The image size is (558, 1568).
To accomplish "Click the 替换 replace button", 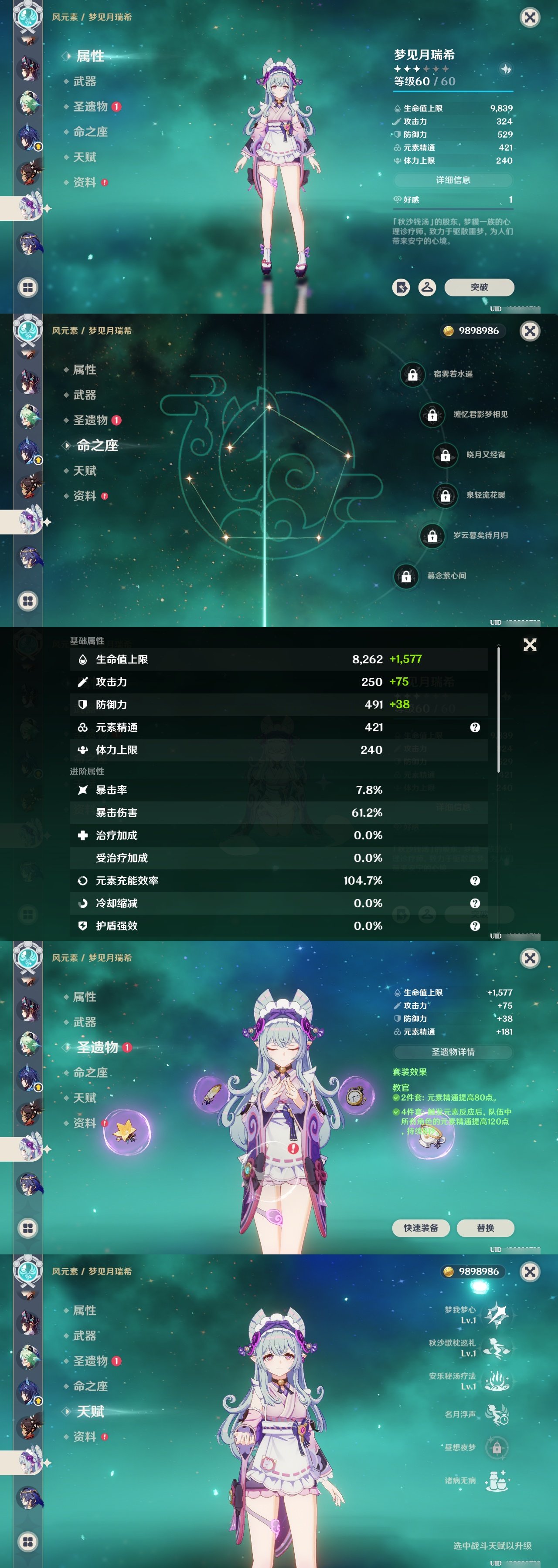I will pyautogui.click(x=486, y=1228).
